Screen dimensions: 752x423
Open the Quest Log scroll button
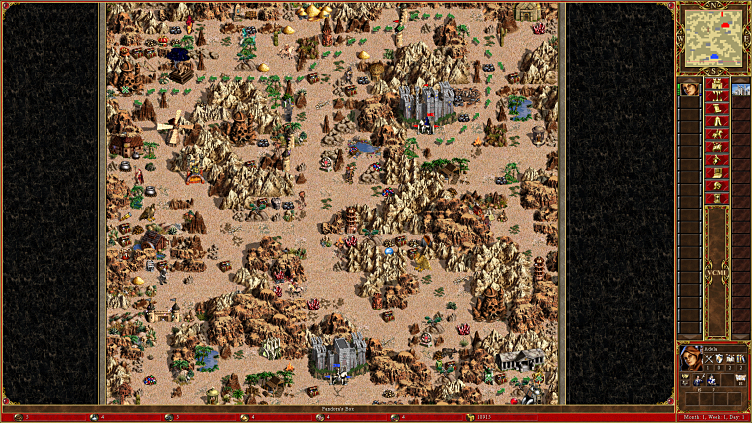pyautogui.click(x=715, y=109)
